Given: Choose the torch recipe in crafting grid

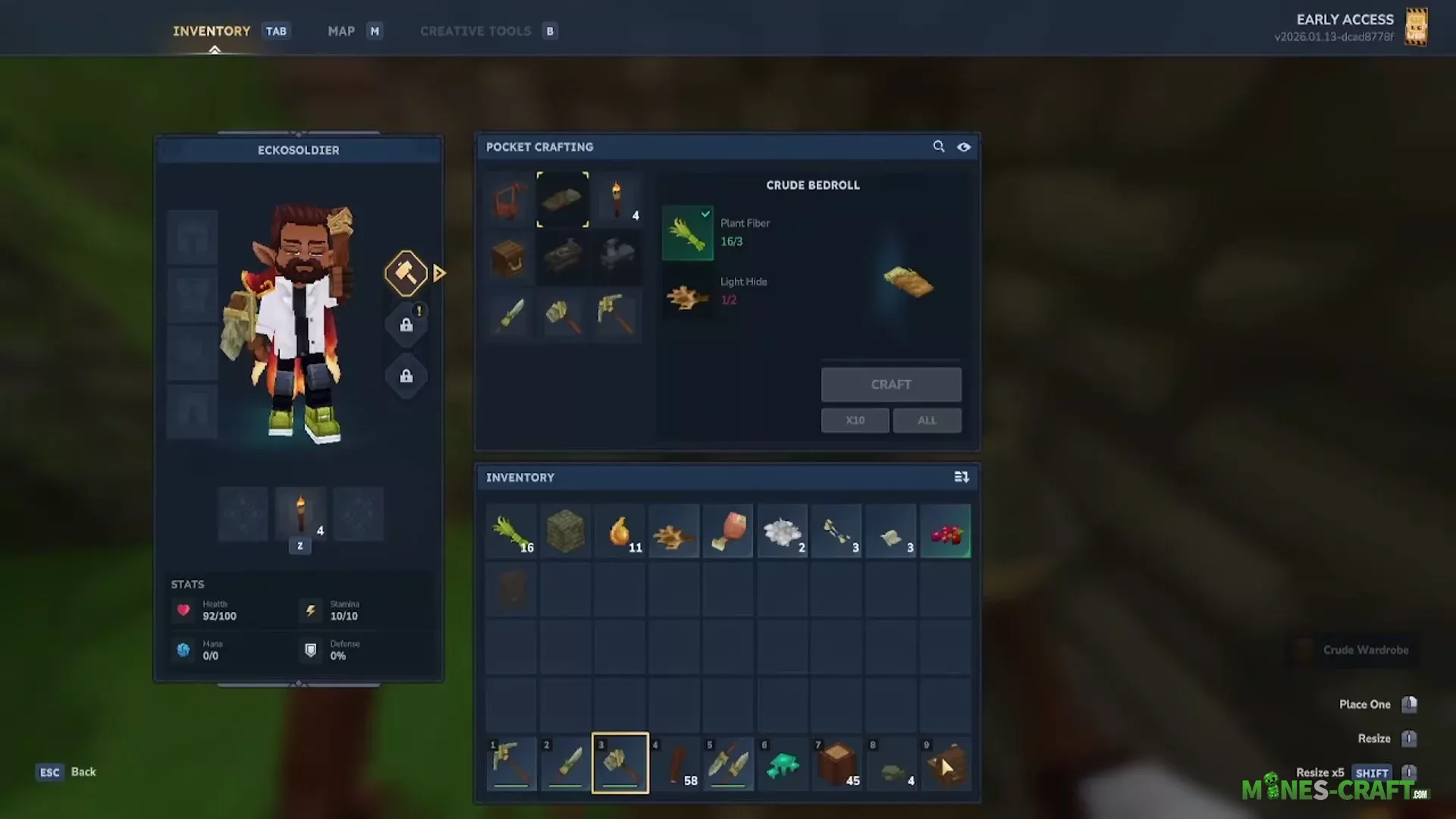Looking at the screenshot, I should coord(617,199).
